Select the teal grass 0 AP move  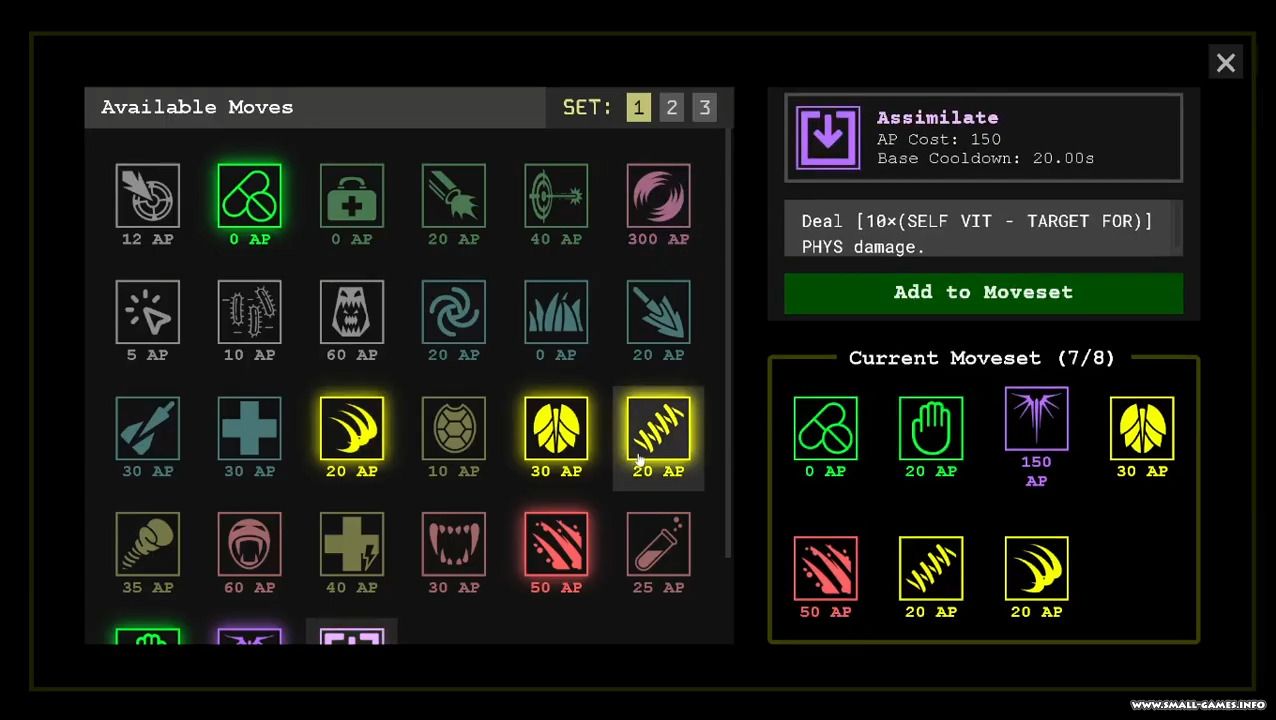556,312
